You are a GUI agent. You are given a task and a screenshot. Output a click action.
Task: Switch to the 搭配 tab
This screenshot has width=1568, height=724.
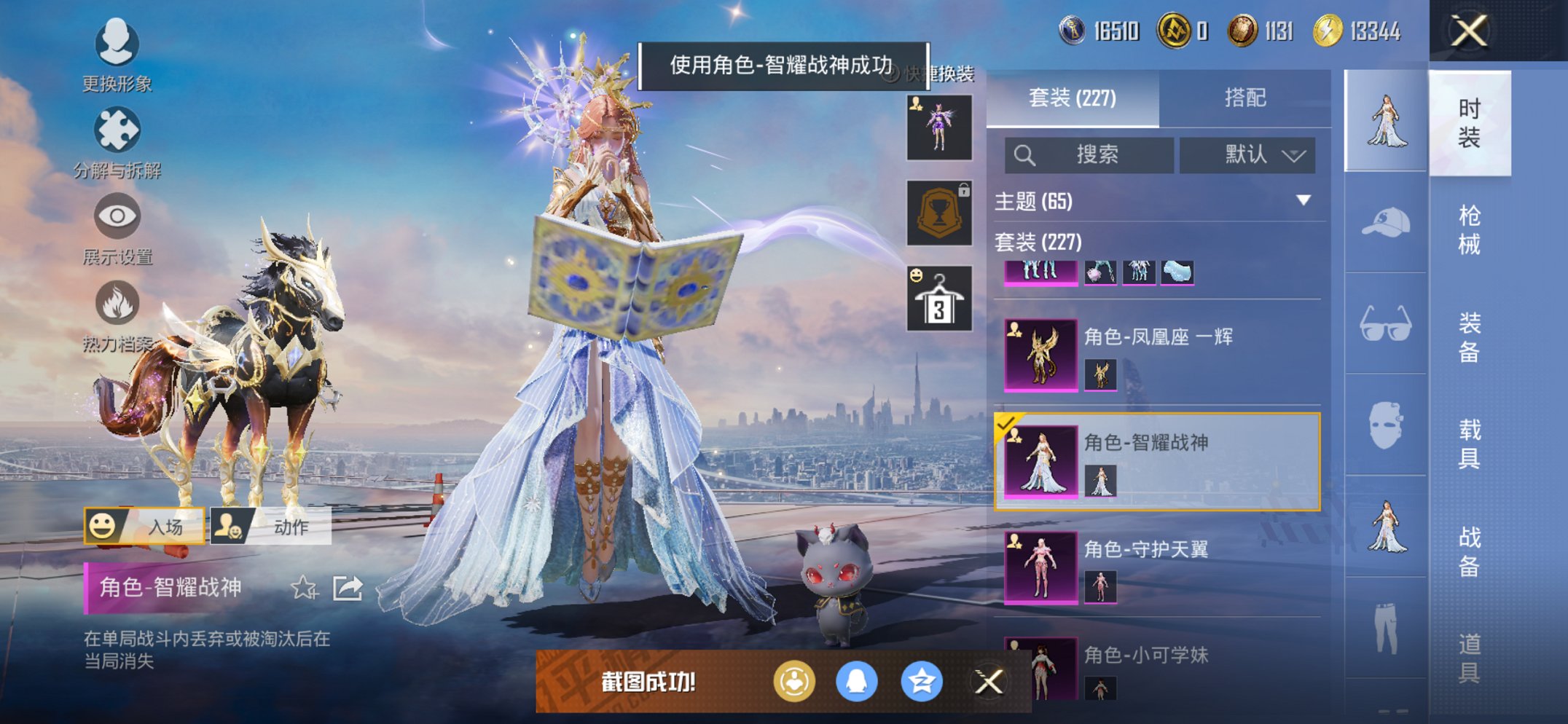click(x=1247, y=95)
